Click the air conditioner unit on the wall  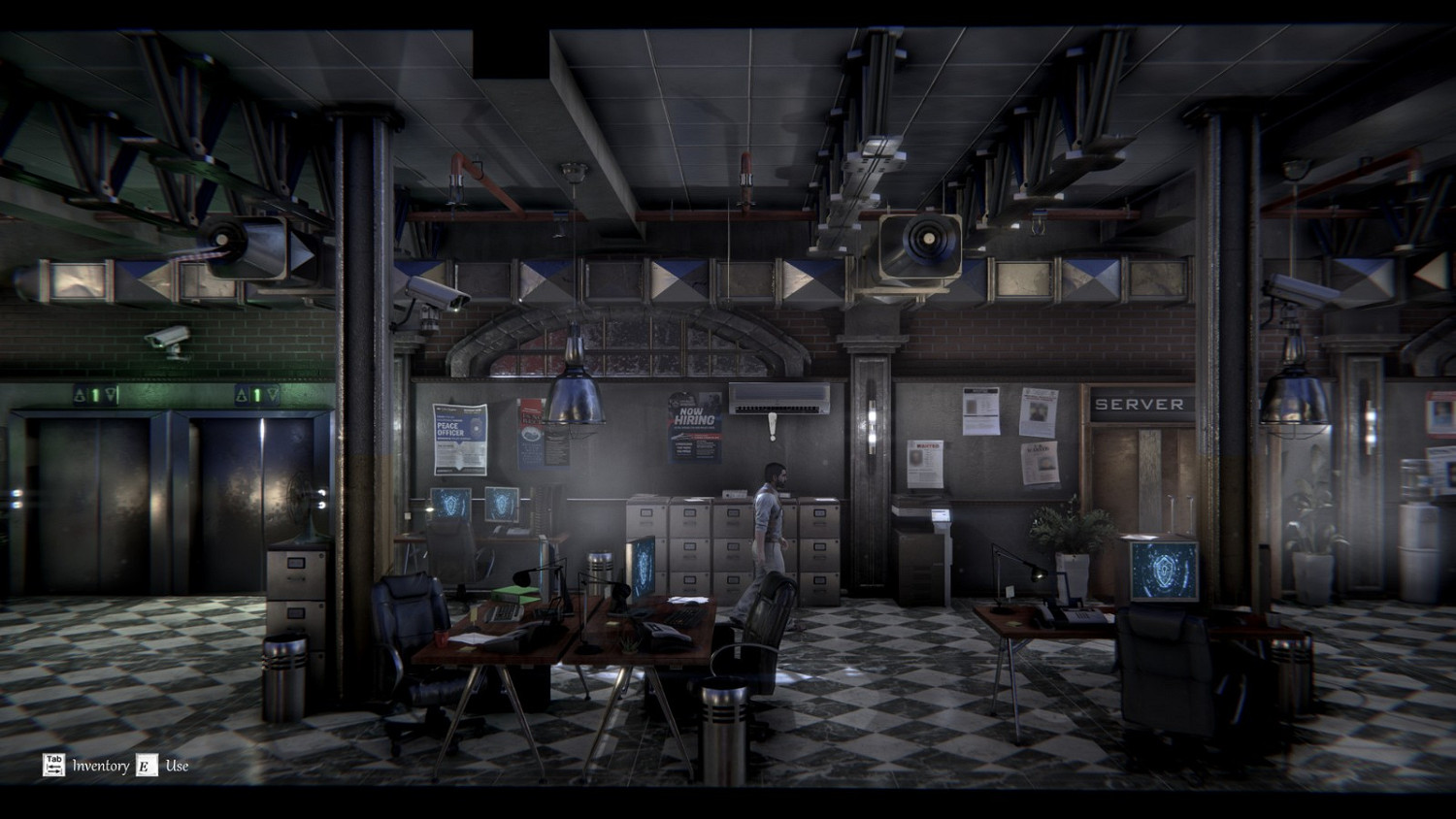781,396
